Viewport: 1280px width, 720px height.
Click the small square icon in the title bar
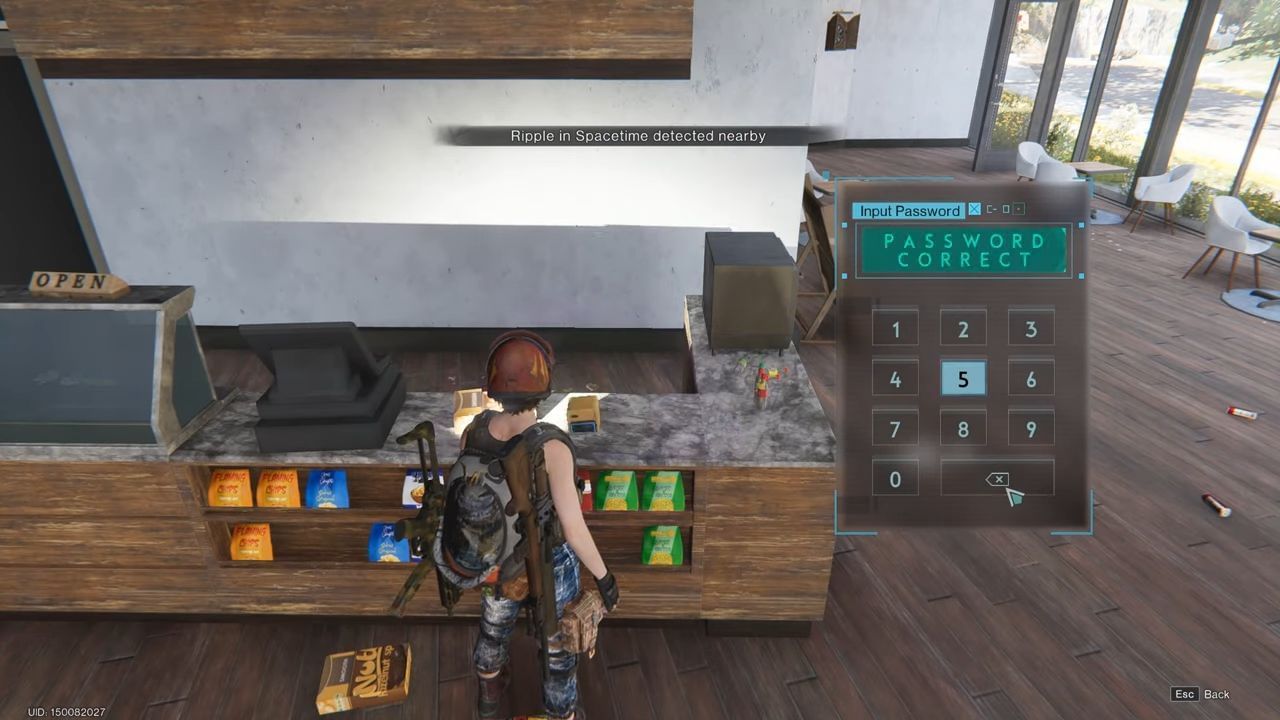(1005, 210)
